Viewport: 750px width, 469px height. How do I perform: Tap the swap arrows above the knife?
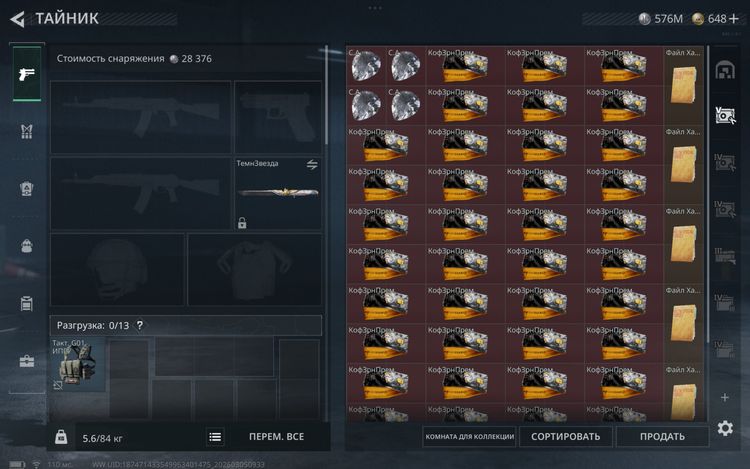click(312, 164)
